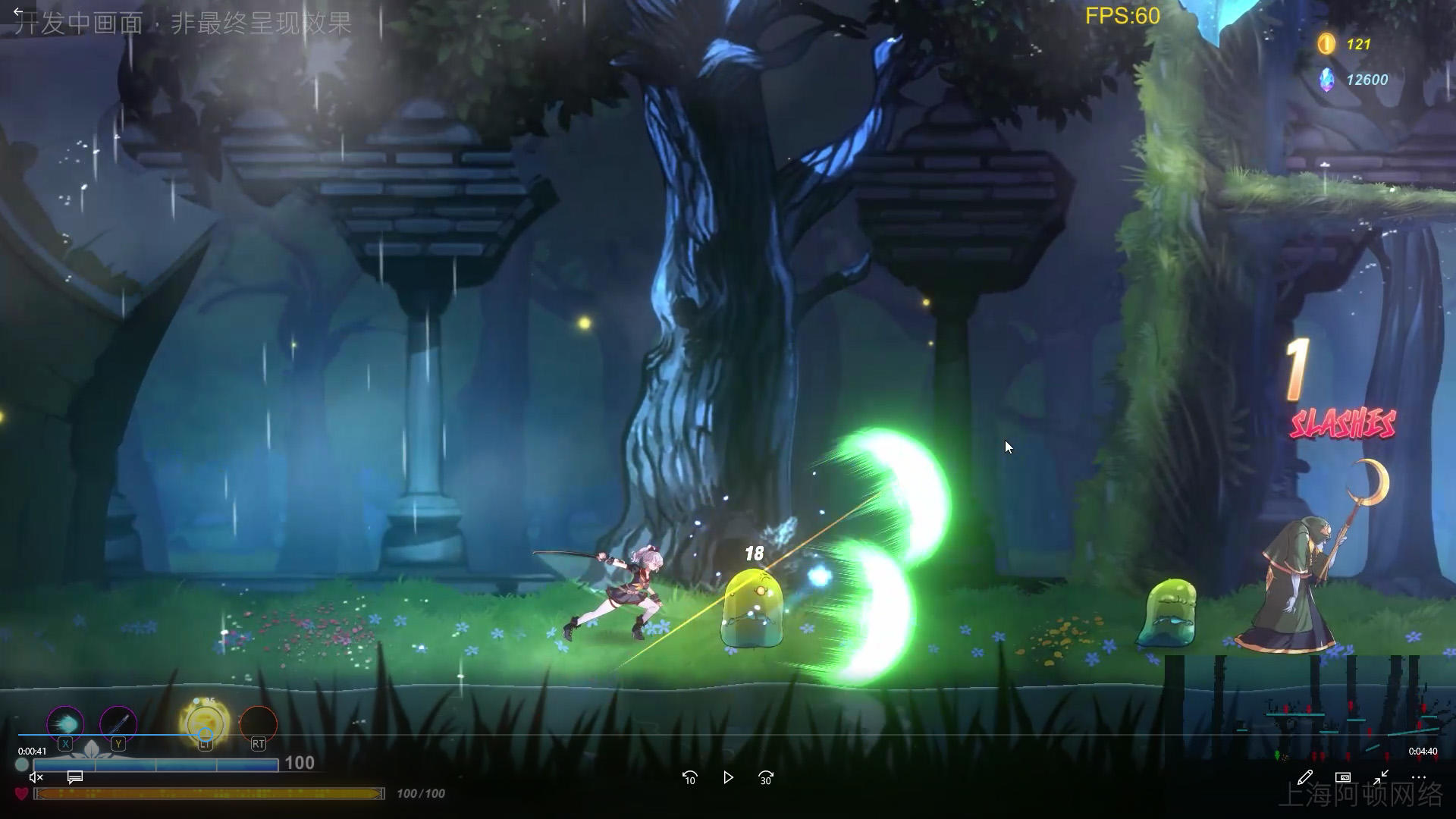Click the empty red-ringed skill slot
Screen dimensions: 1456x819
point(259,723)
